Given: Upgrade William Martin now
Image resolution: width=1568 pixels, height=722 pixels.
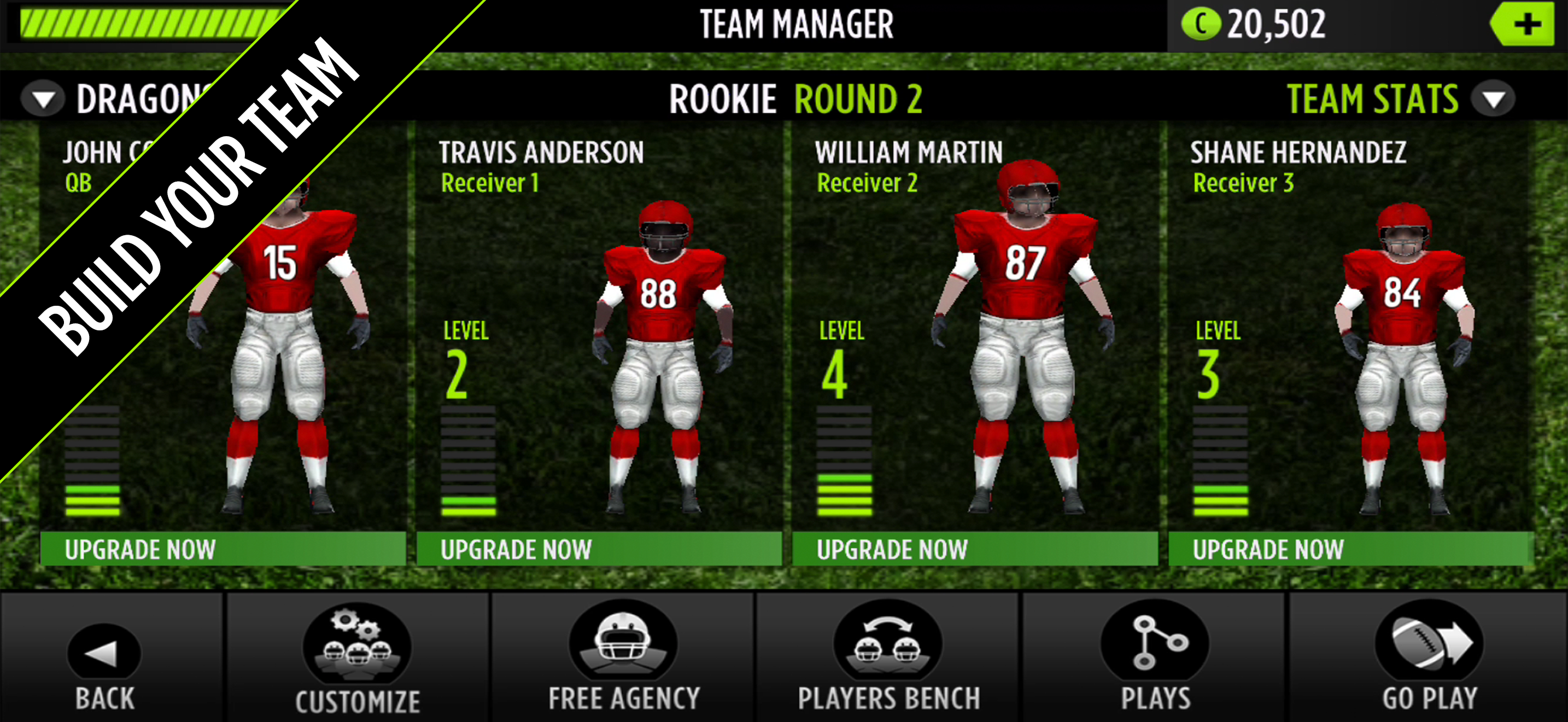Looking at the screenshot, I should (x=974, y=549).
